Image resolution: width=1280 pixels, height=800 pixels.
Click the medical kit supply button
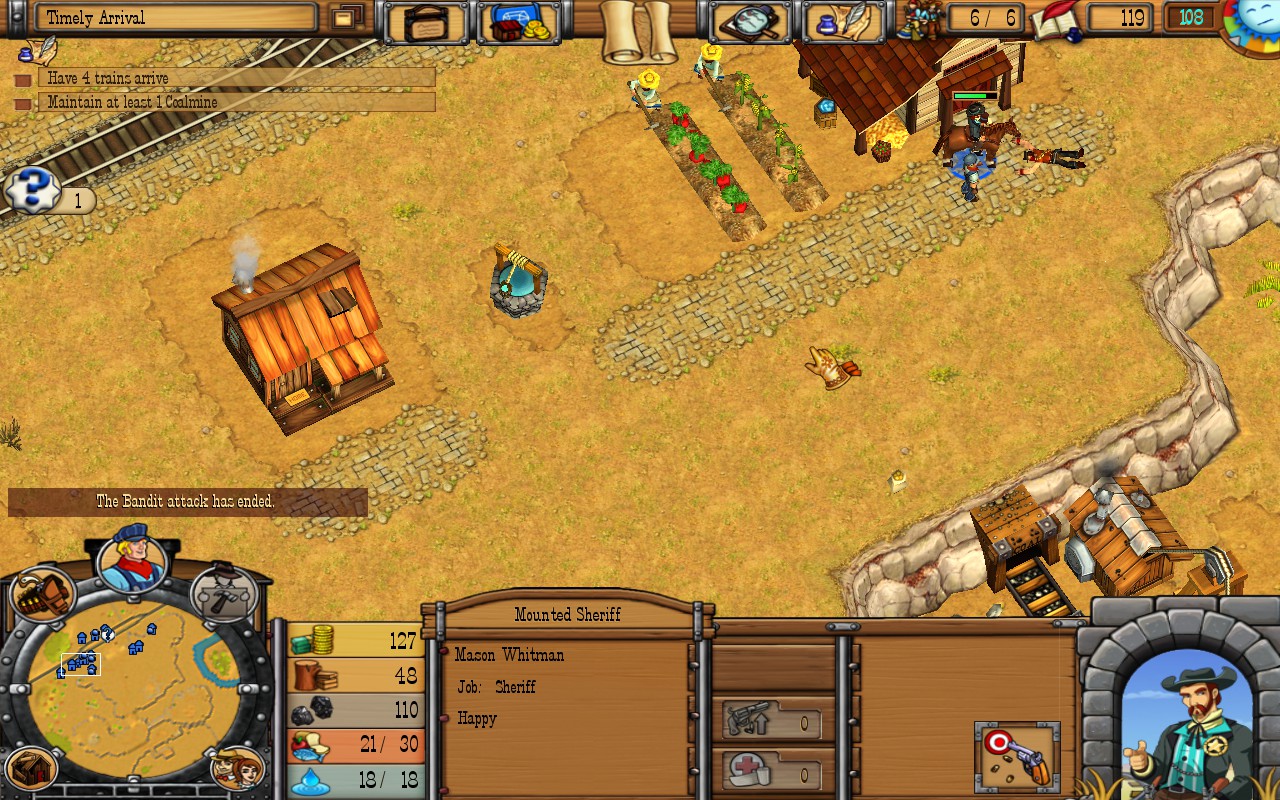[770, 773]
